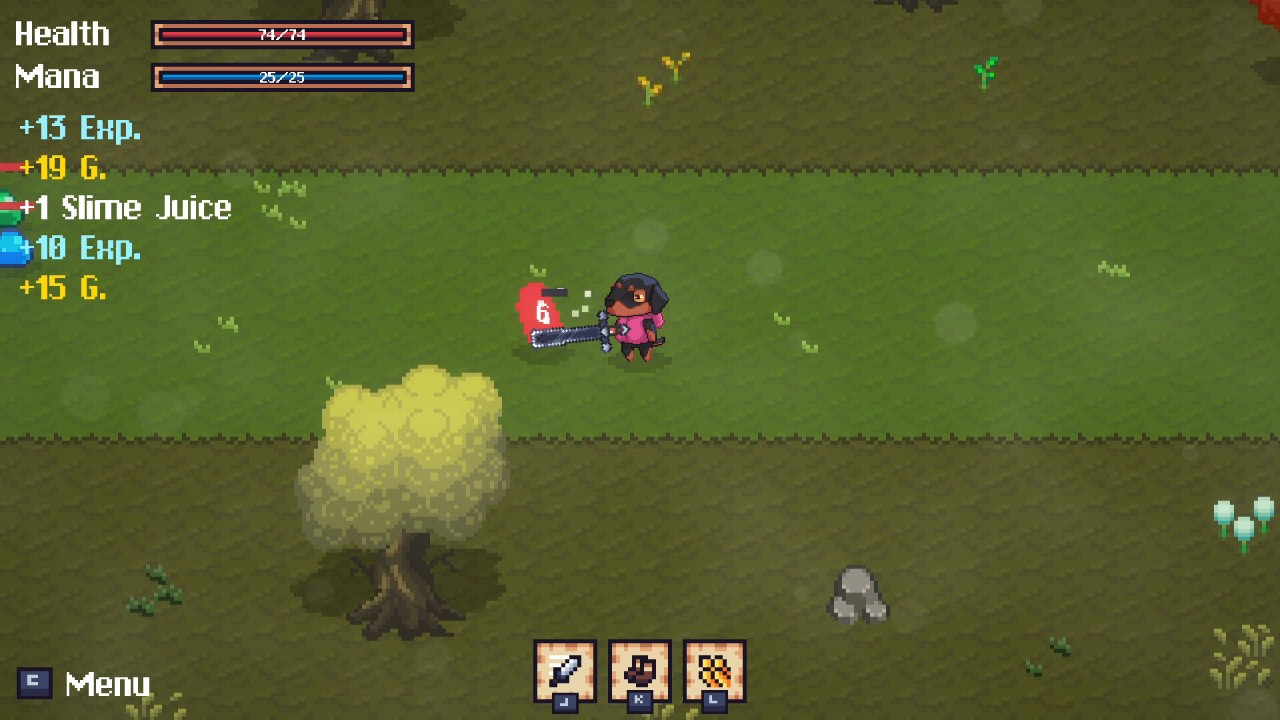The width and height of the screenshot is (1280, 720).
Task: Open the Menu in the corner
Action: pyautogui.click(x=85, y=684)
